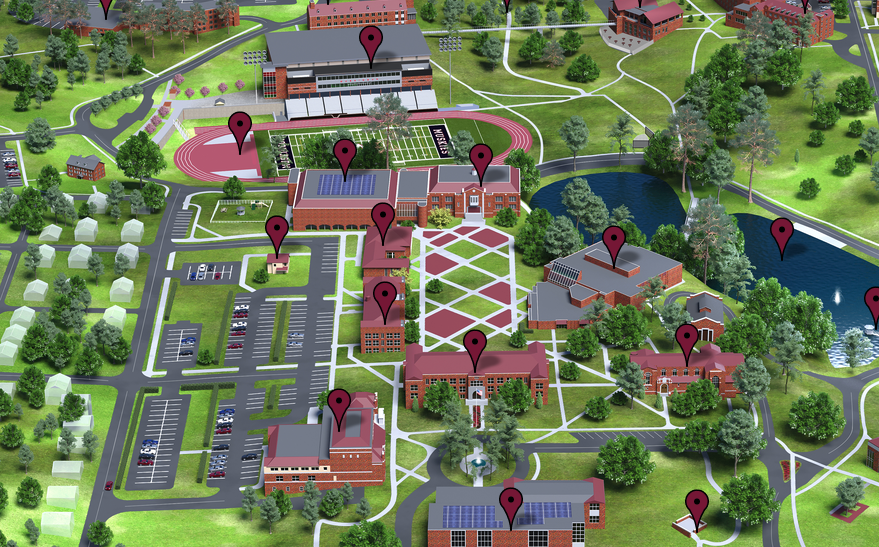Click the pin on the bottom solar-panel building
The width and height of the screenshot is (879, 547).
pos(511,505)
